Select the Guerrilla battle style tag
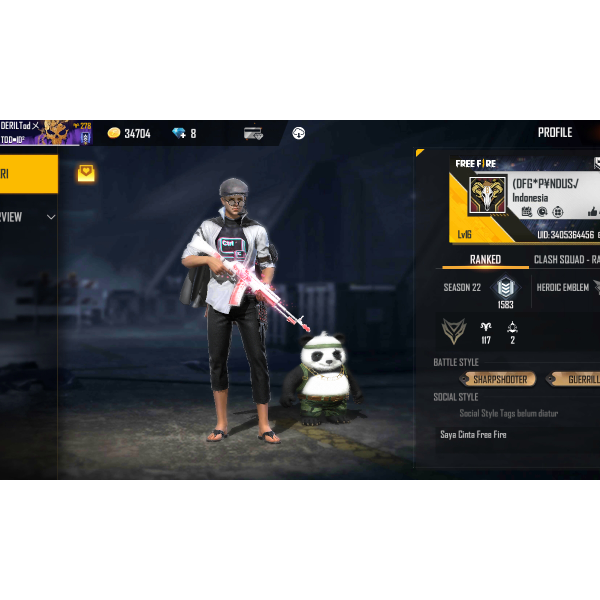 click(x=579, y=380)
